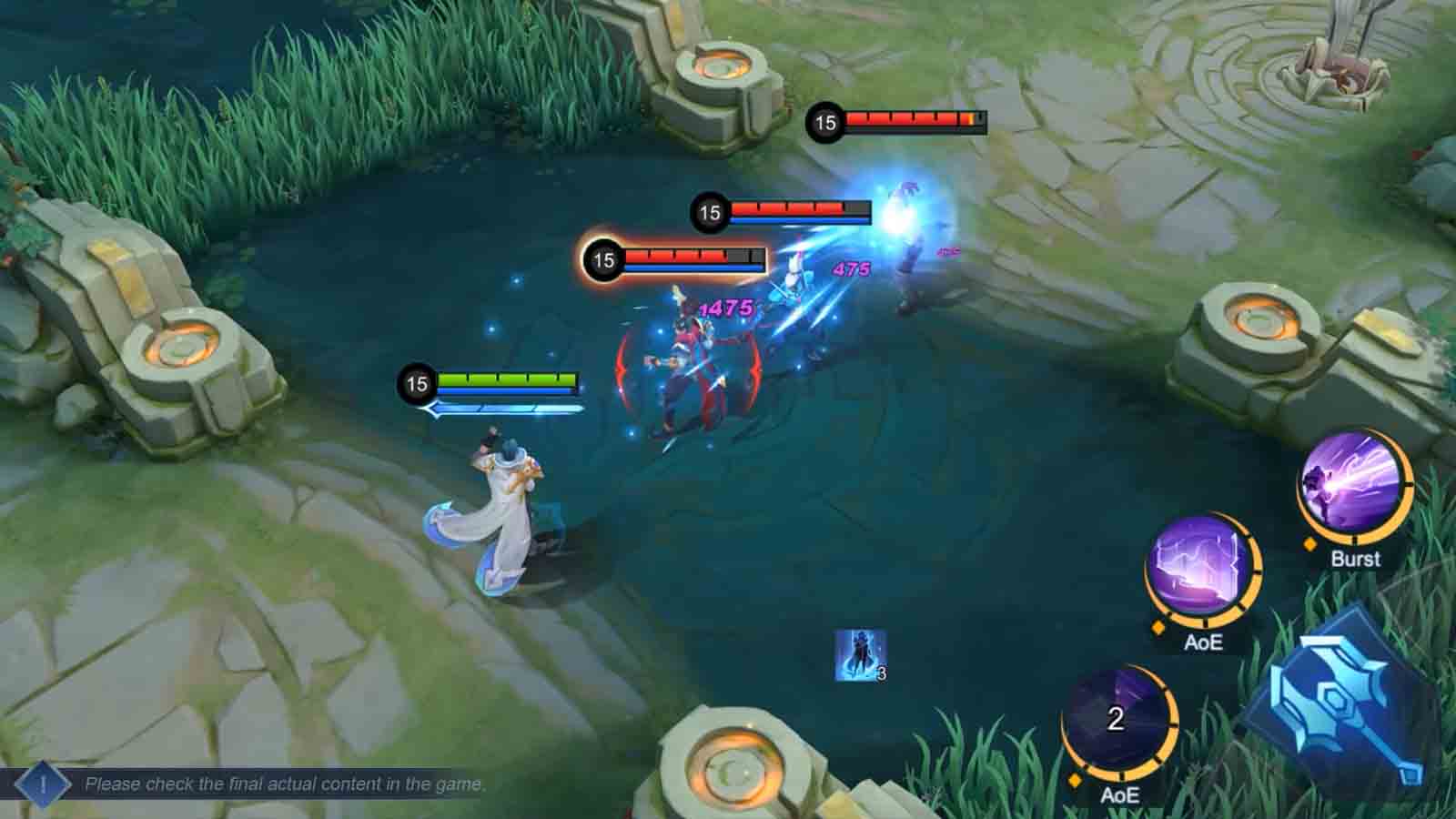1456x819 pixels.
Task: Tap the orange diamond beside the lower AoE skill
Action: point(1075,778)
